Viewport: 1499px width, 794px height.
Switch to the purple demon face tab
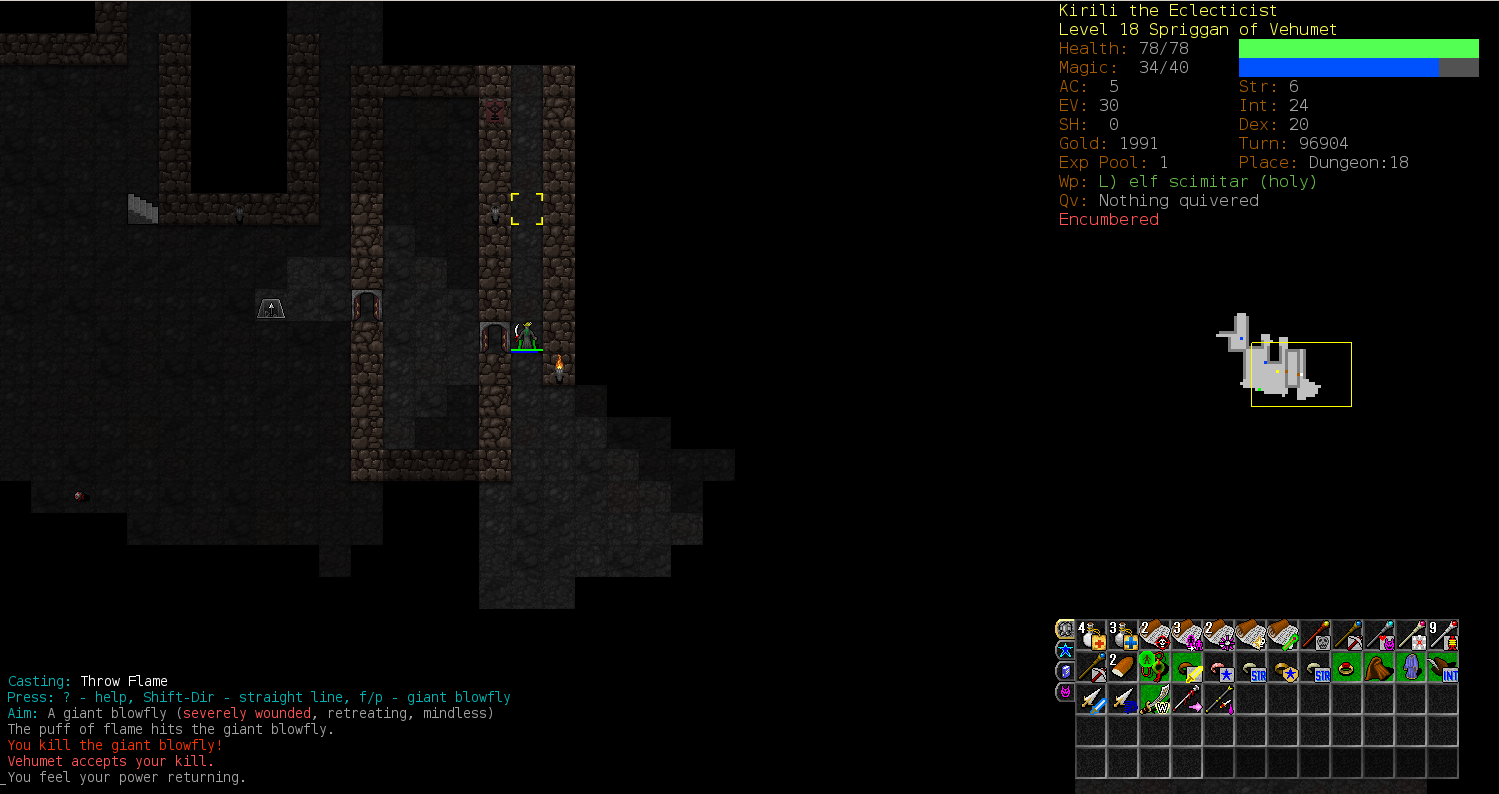(x=1065, y=692)
